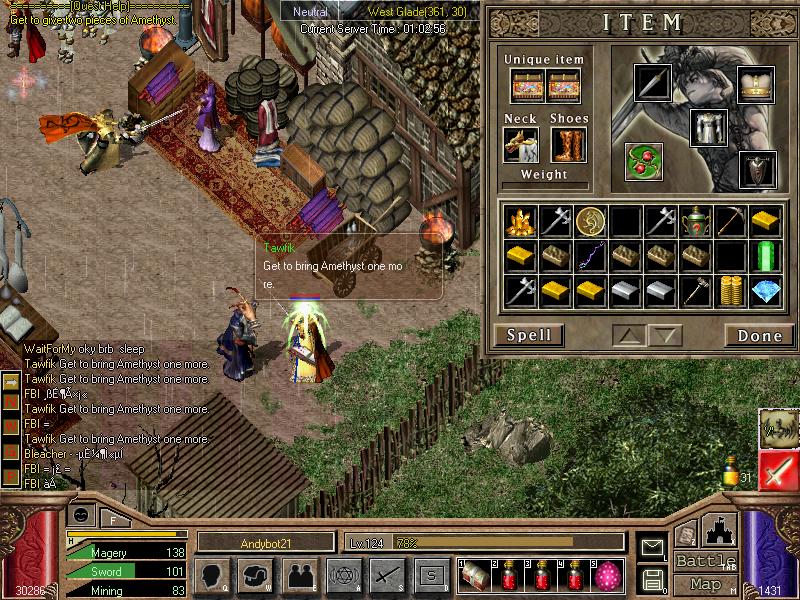This screenshot has width=800, height=600.
Task: Select the equipped white armor slot
Action: tap(707, 128)
